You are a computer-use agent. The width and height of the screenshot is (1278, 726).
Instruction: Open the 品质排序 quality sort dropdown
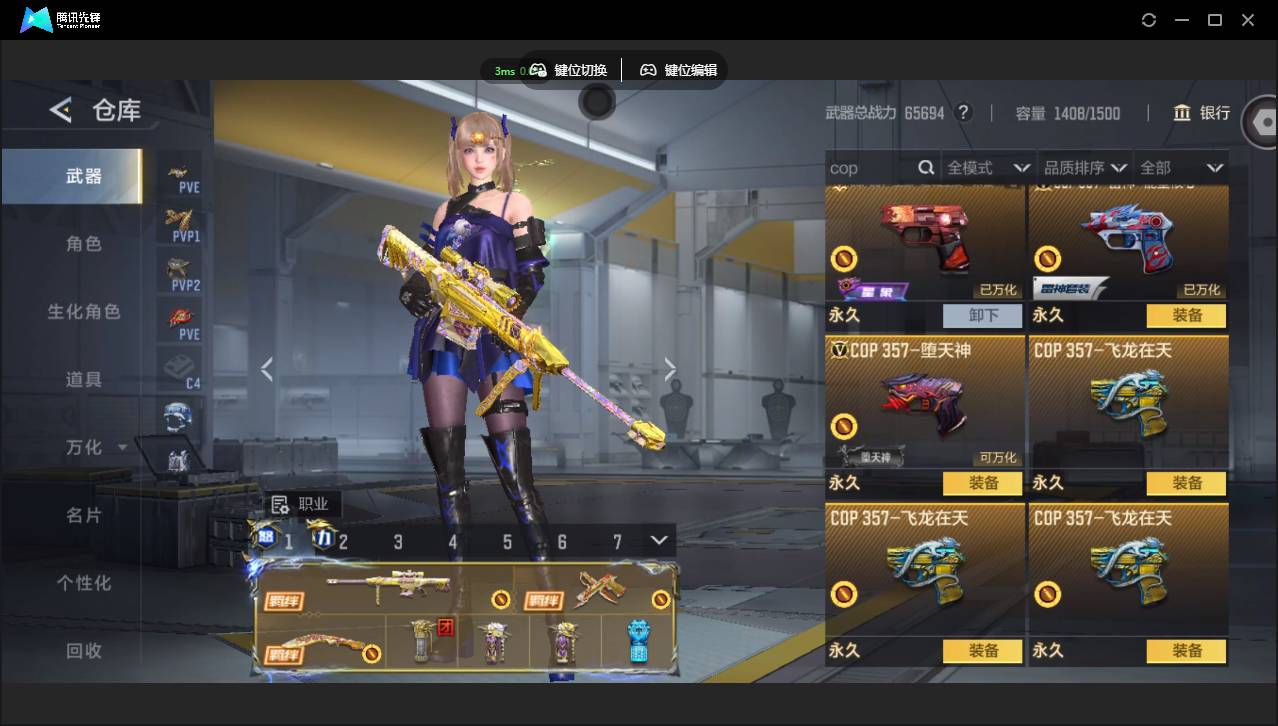pos(1085,168)
